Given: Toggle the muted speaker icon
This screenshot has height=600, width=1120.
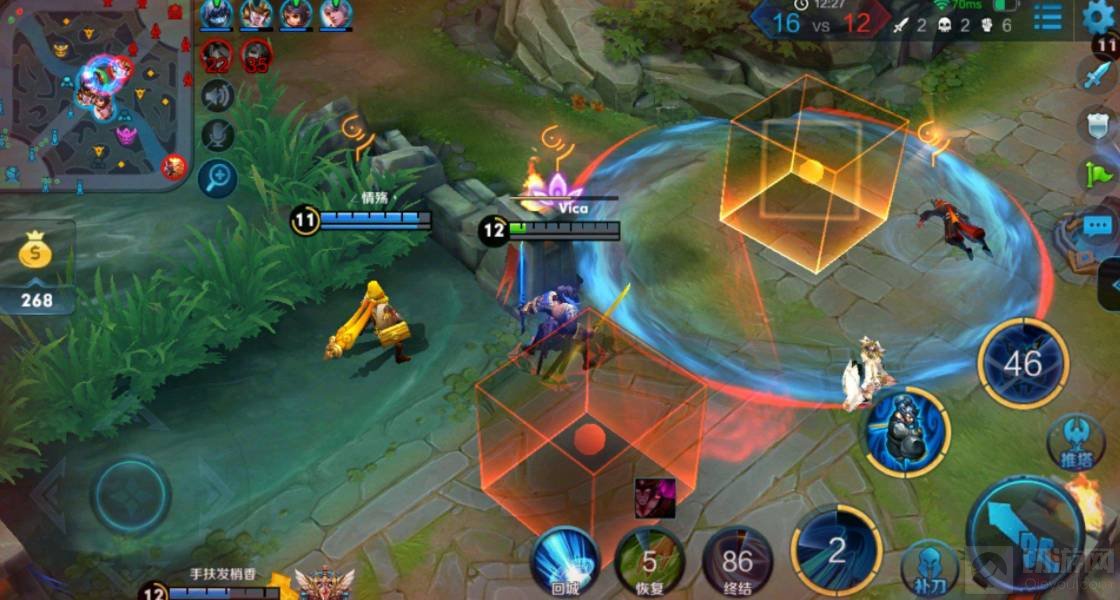Looking at the screenshot, I should (217, 95).
